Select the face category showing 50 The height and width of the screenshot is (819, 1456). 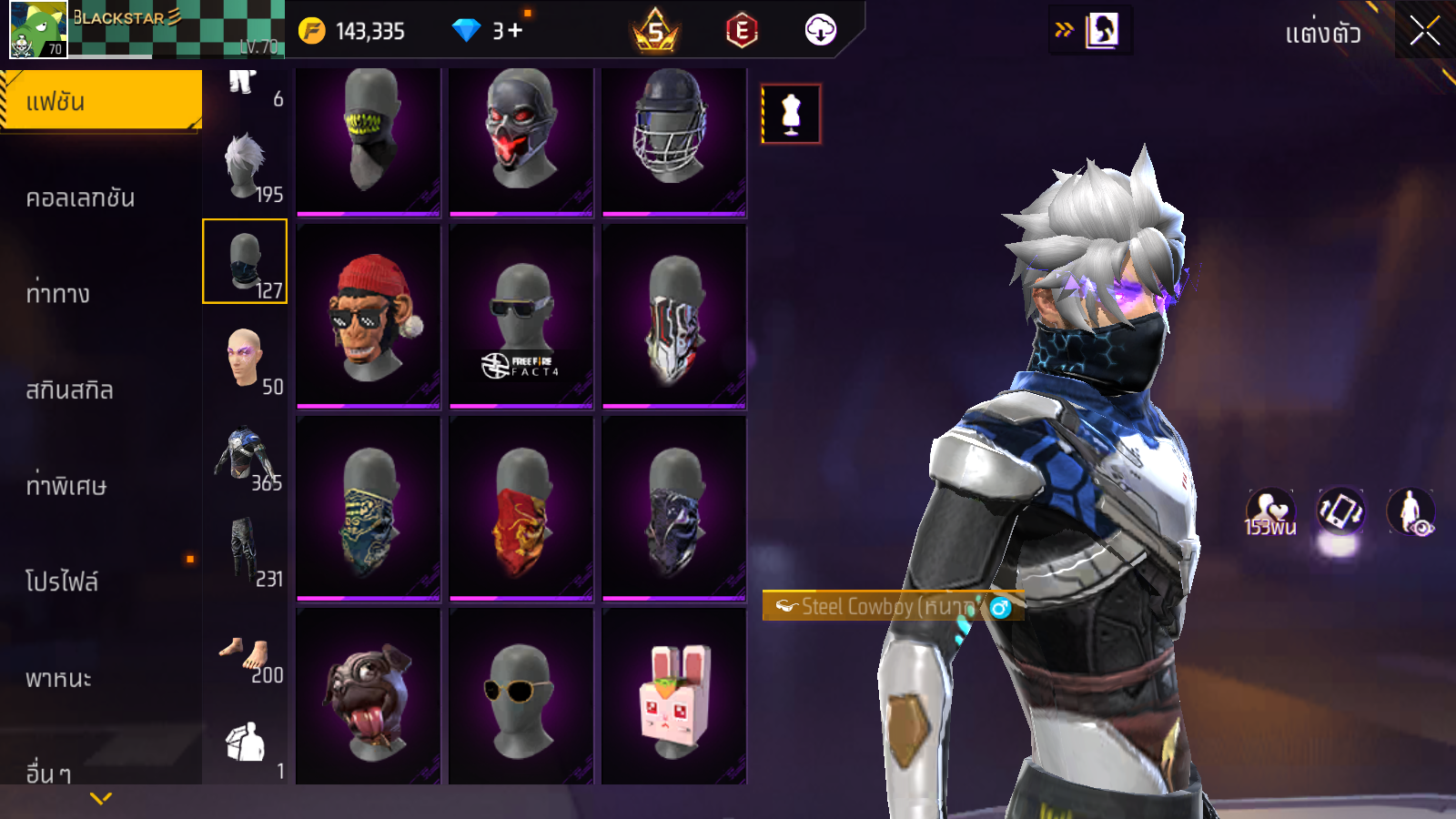pos(245,360)
